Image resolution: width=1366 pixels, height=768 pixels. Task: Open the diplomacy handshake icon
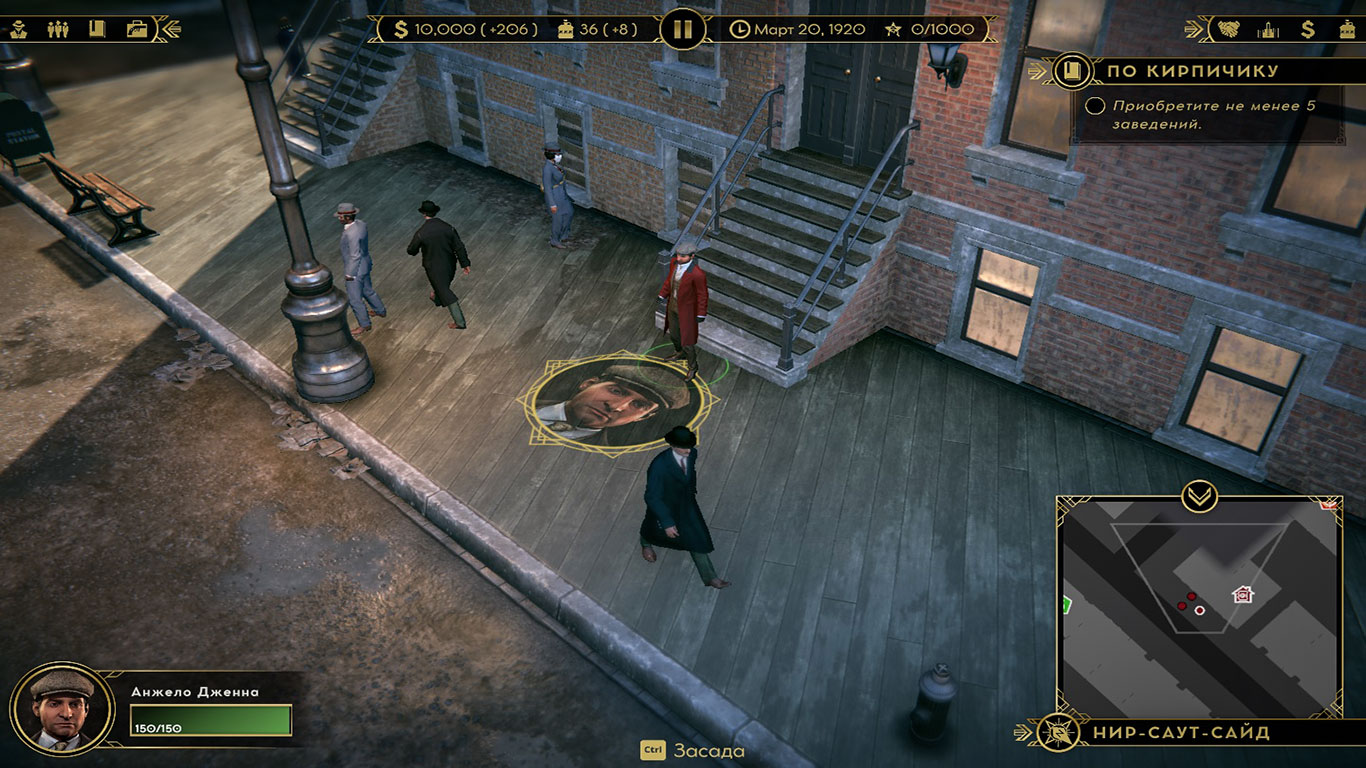[x=1228, y=29]
